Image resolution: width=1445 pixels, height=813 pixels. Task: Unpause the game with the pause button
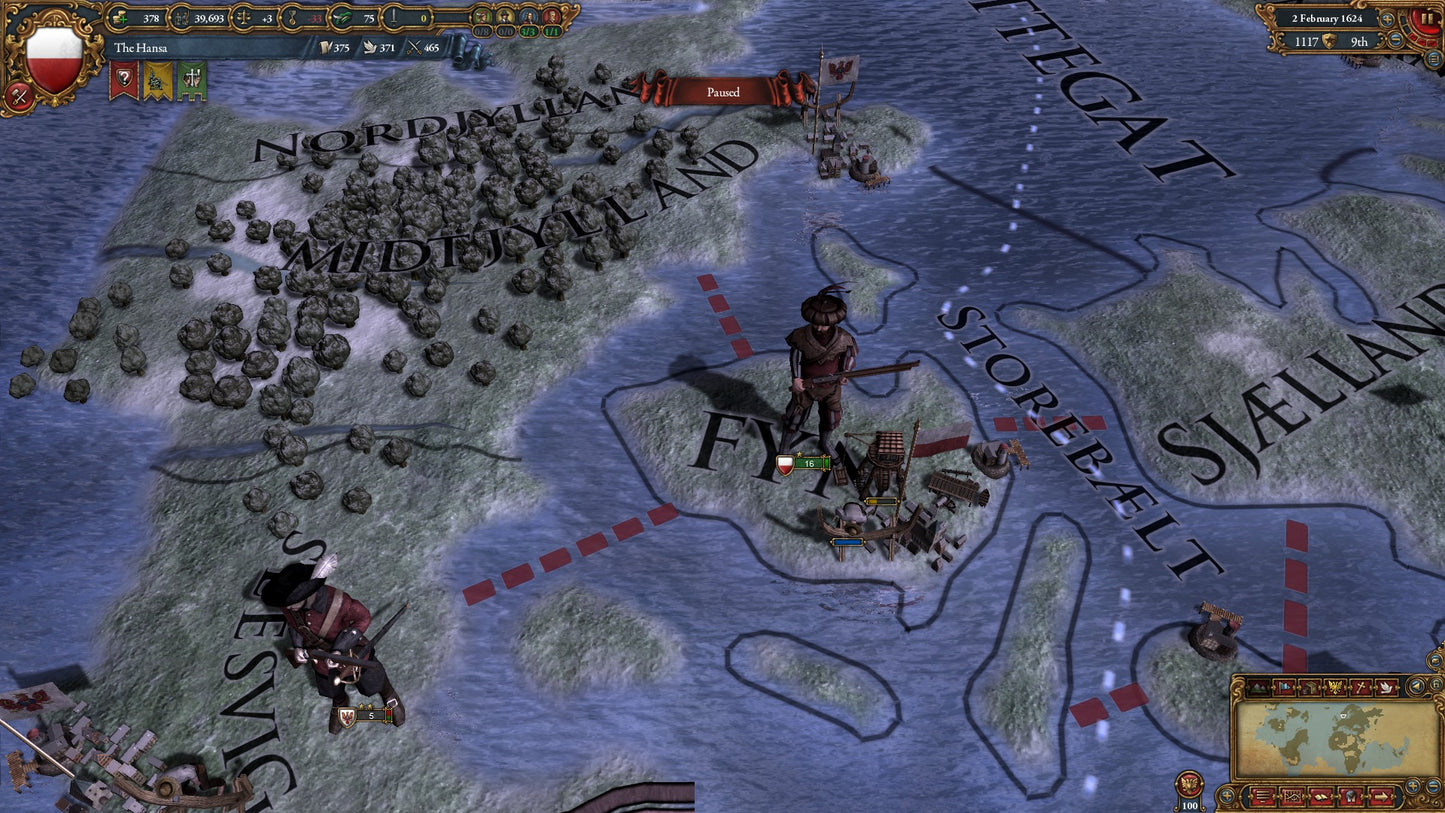tap(1426, 19)
